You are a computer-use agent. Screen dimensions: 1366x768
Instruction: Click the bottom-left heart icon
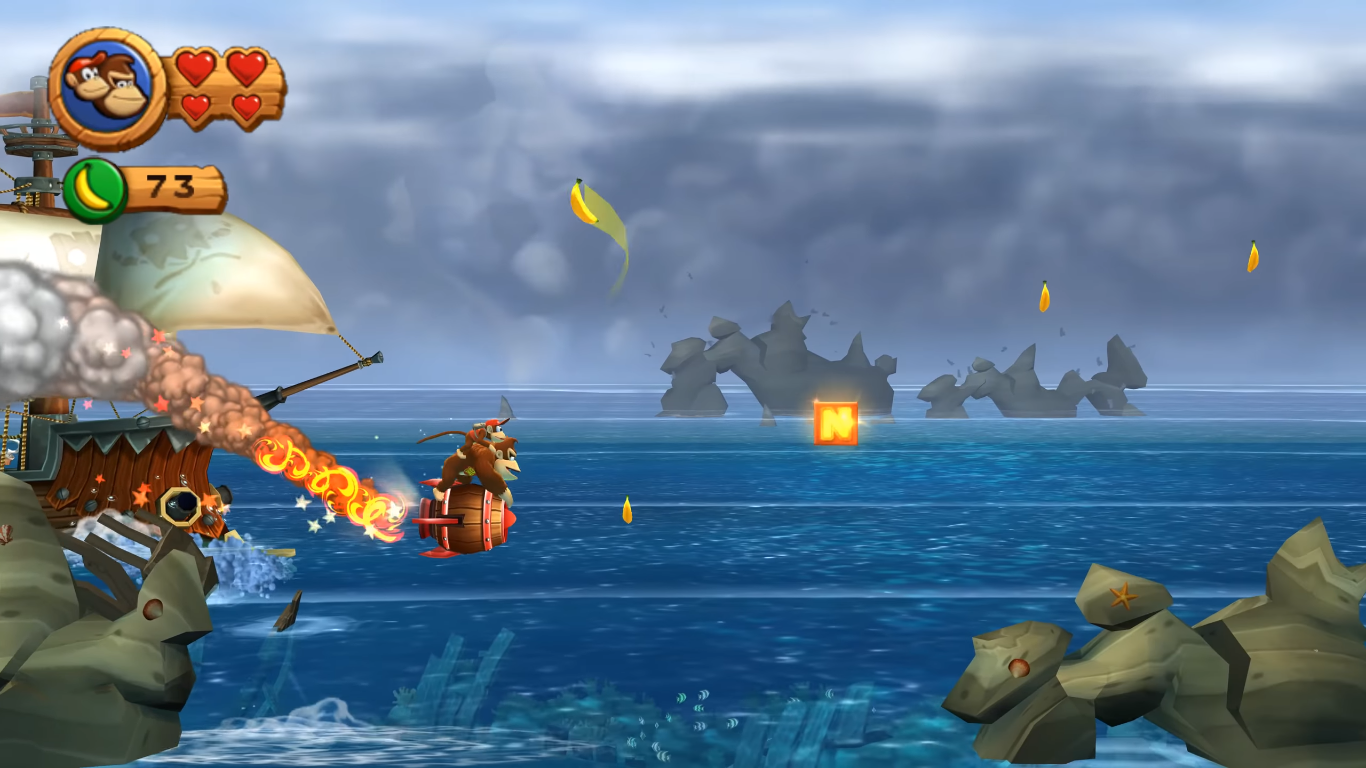point(198,108)
